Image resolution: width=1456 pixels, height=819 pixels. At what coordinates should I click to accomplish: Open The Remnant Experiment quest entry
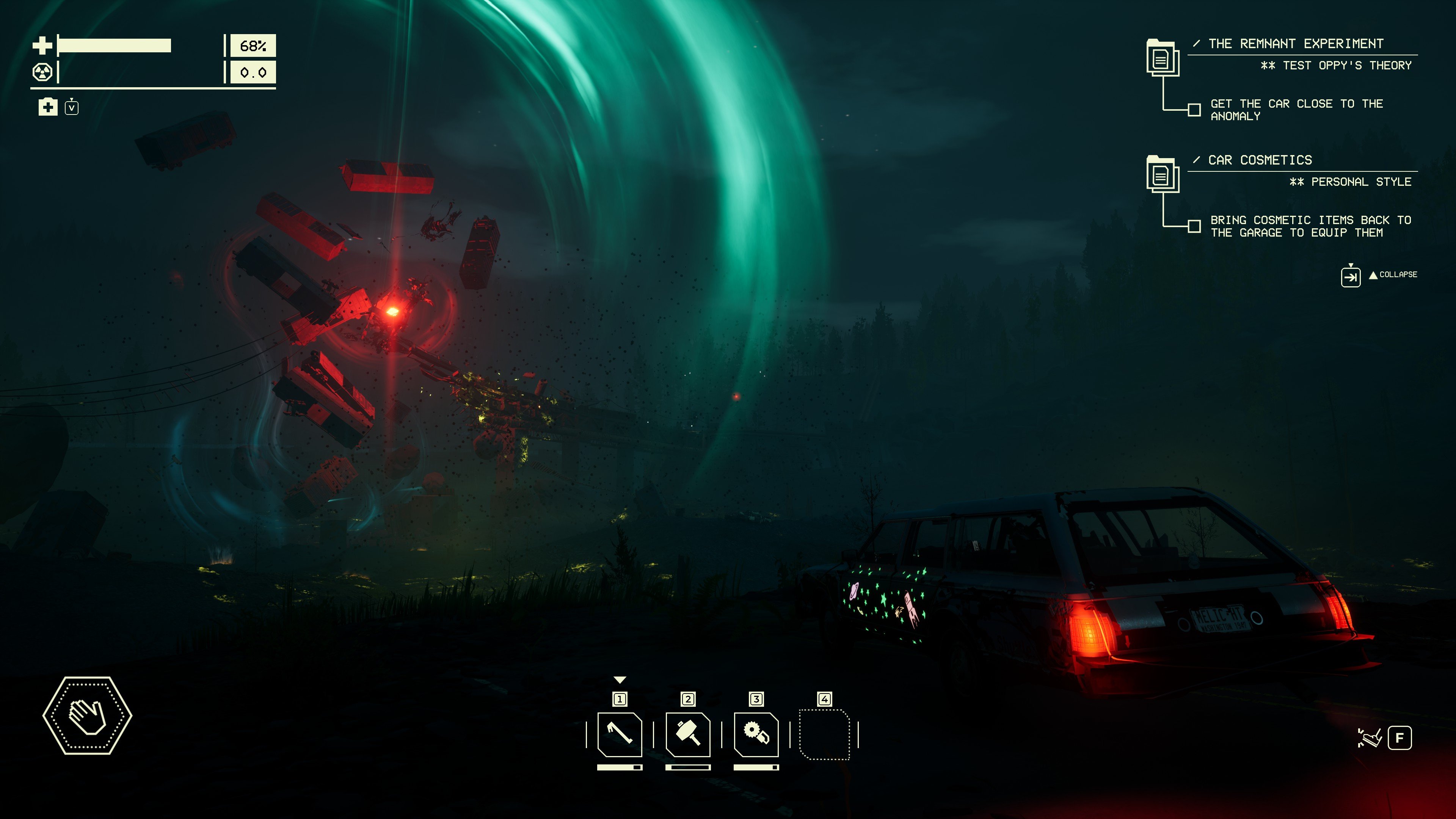coord(1295,44)
